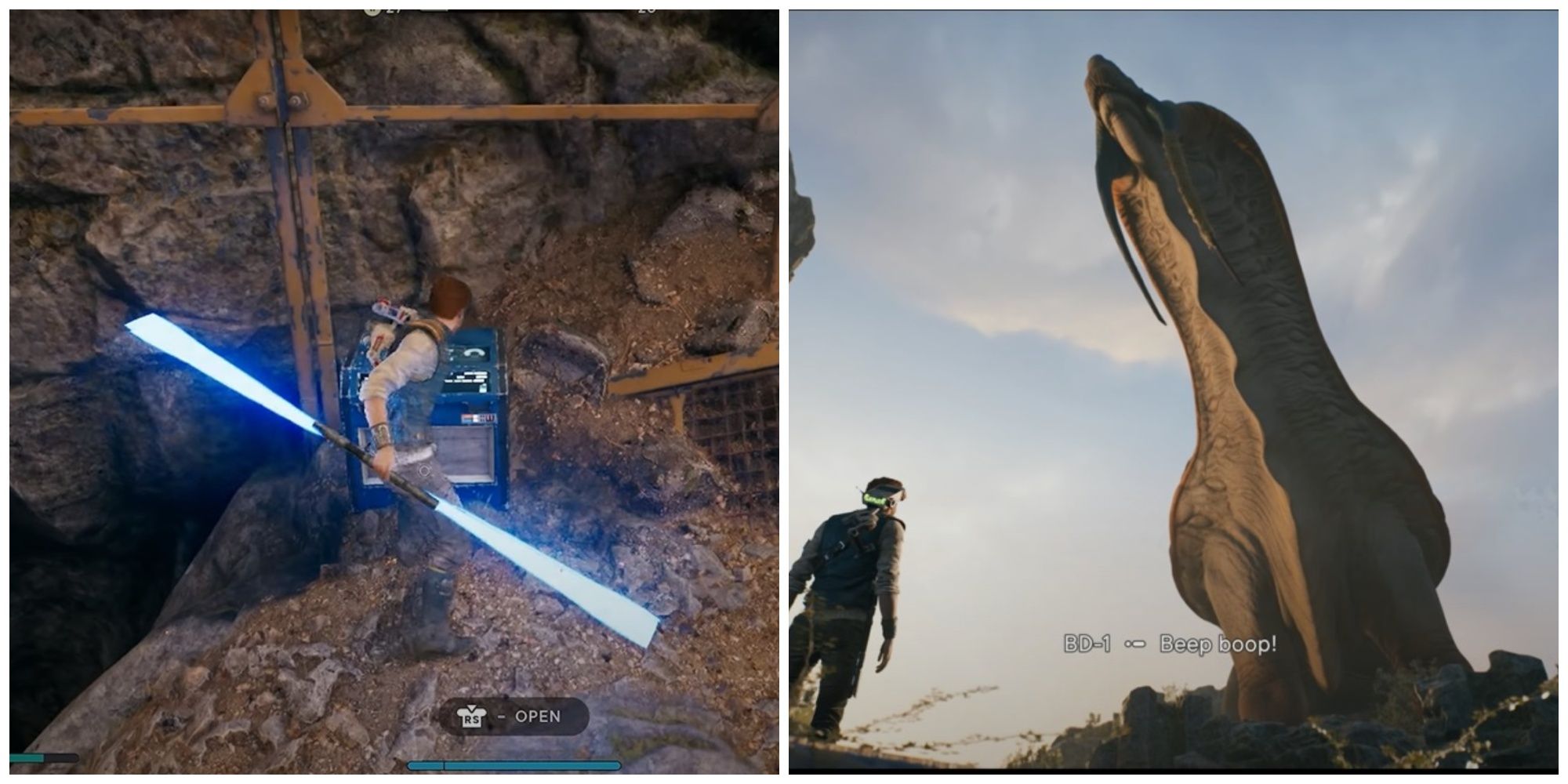This screenshot has width=1568, height=784.
Task: Click the stim canister icon in HUD
Action: (x=372, y=8)
